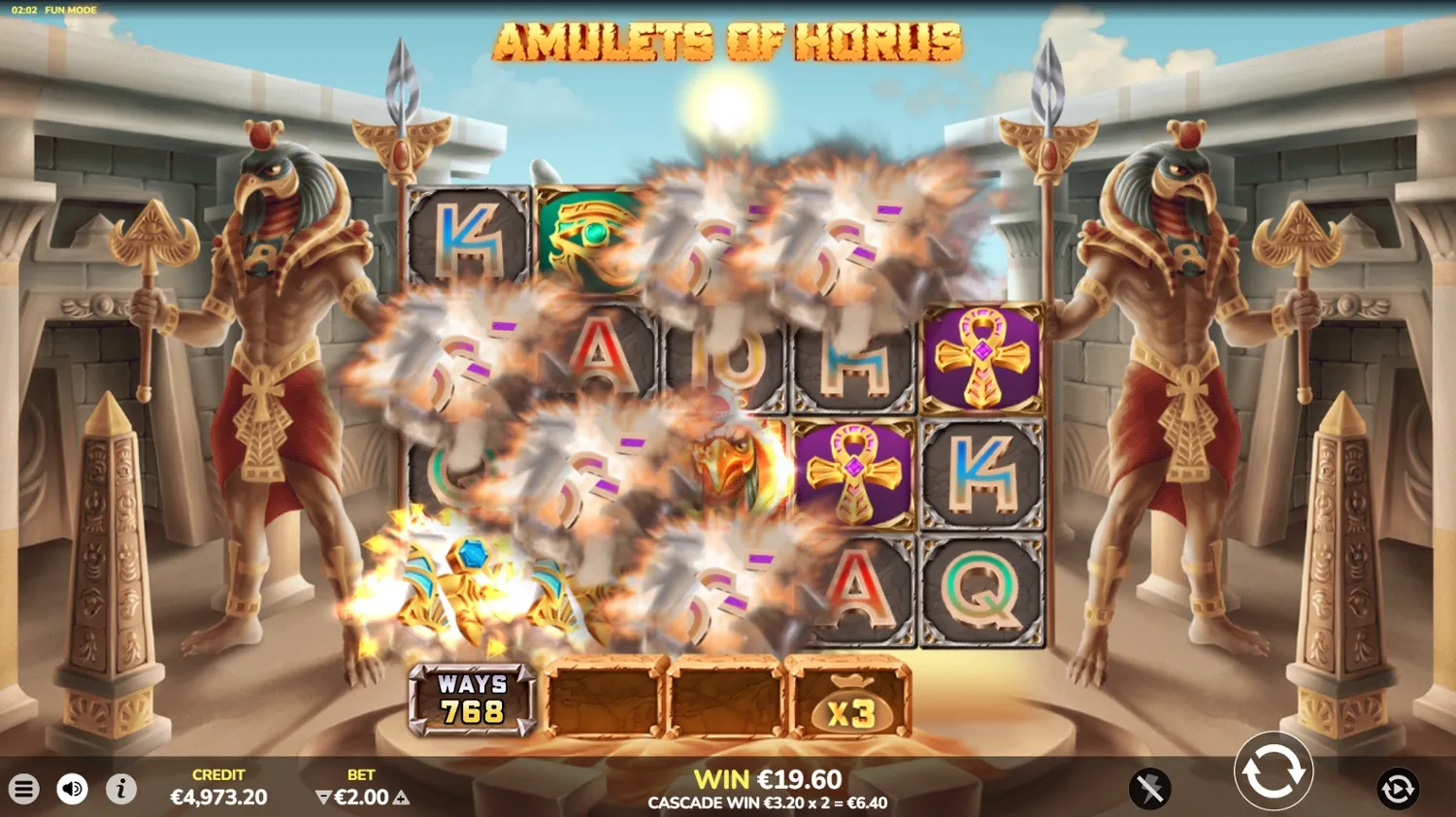Viewport: 1456px width, 817px height.
Task: Click the golden Ankh symbol on the reels
Action: click(983, 359)
